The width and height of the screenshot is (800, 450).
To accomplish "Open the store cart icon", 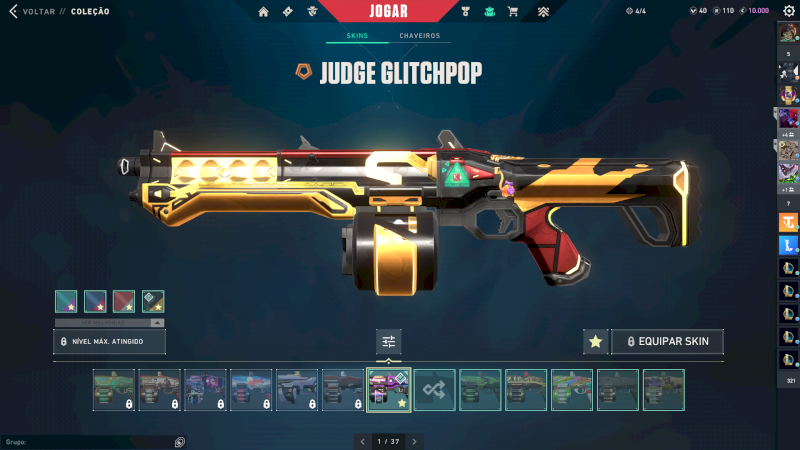I will [513, 12].
